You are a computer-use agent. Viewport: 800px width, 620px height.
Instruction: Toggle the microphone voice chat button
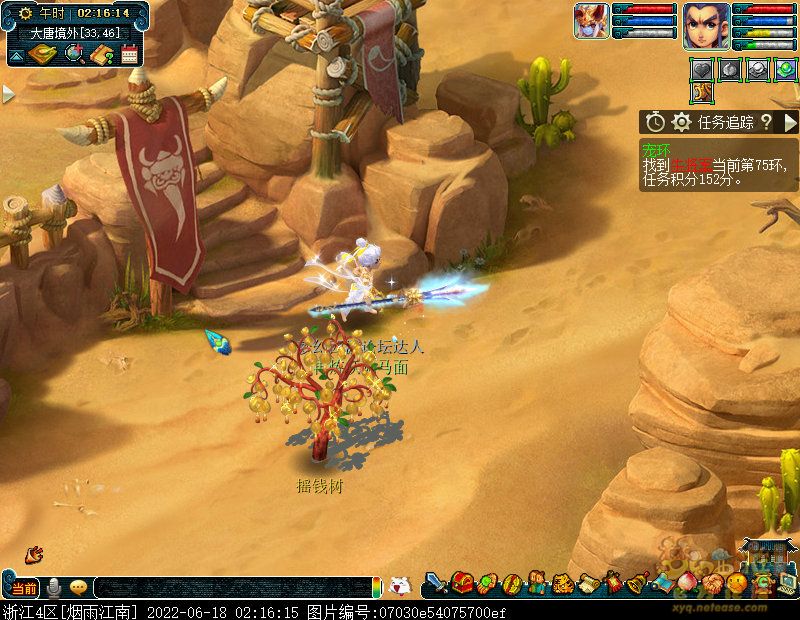[53, 587]
